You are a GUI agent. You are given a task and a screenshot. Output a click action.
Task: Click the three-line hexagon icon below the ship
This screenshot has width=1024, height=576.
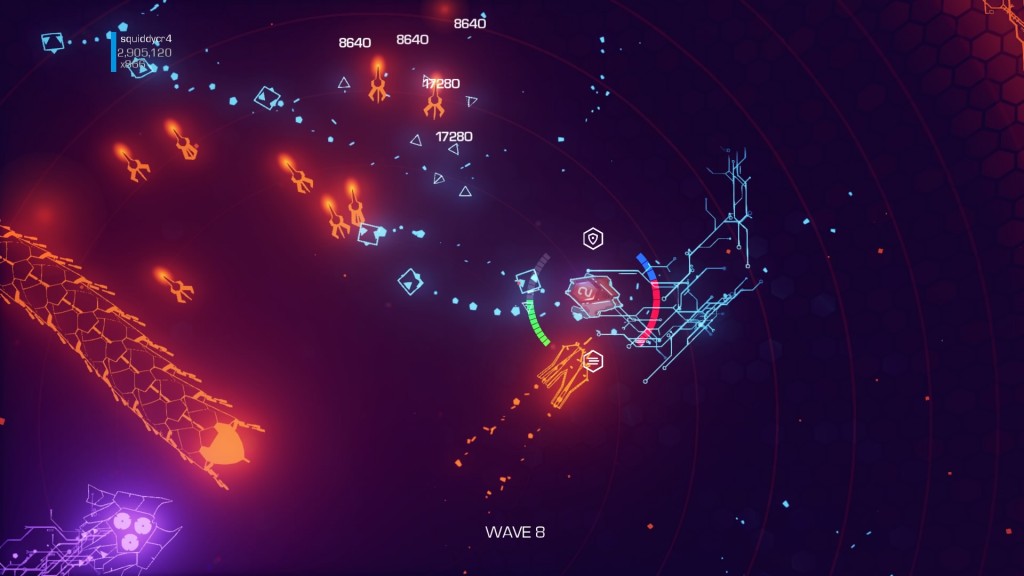coord(593,361)
